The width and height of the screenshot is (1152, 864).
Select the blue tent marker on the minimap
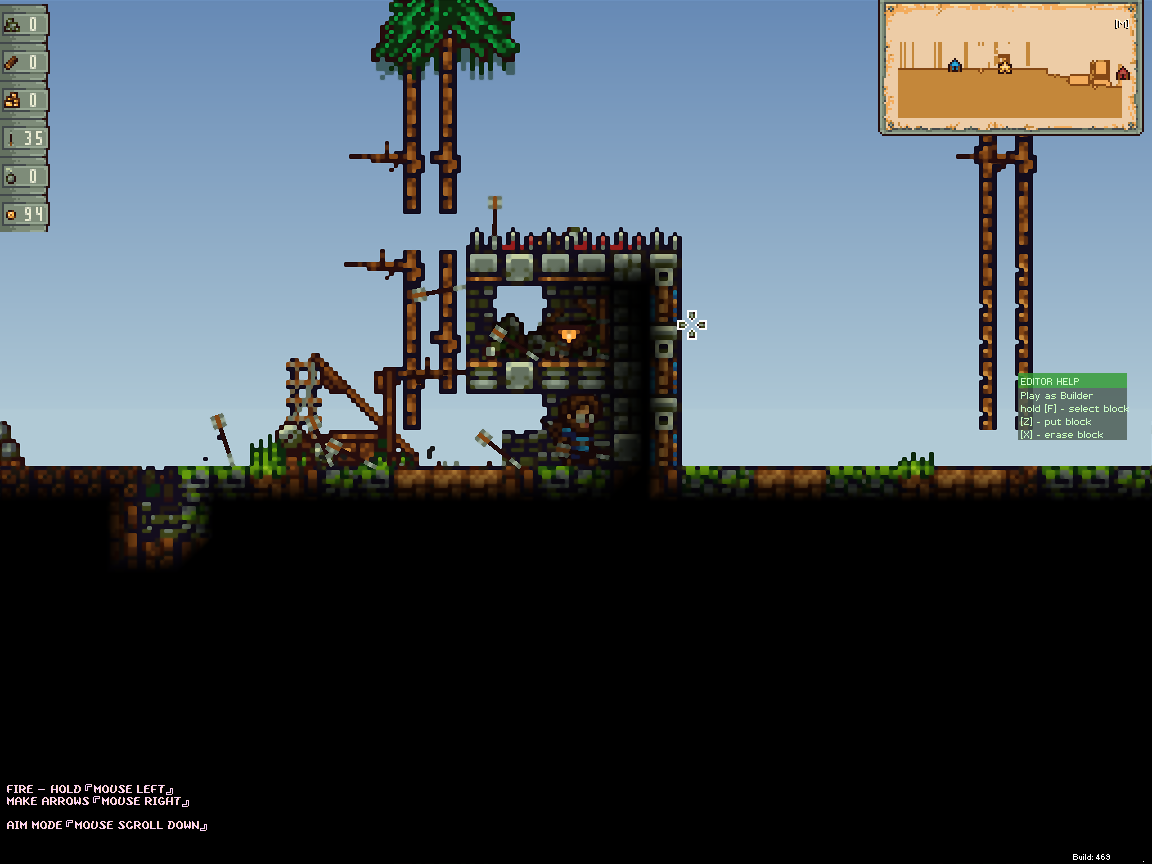[x=955, y=66]
